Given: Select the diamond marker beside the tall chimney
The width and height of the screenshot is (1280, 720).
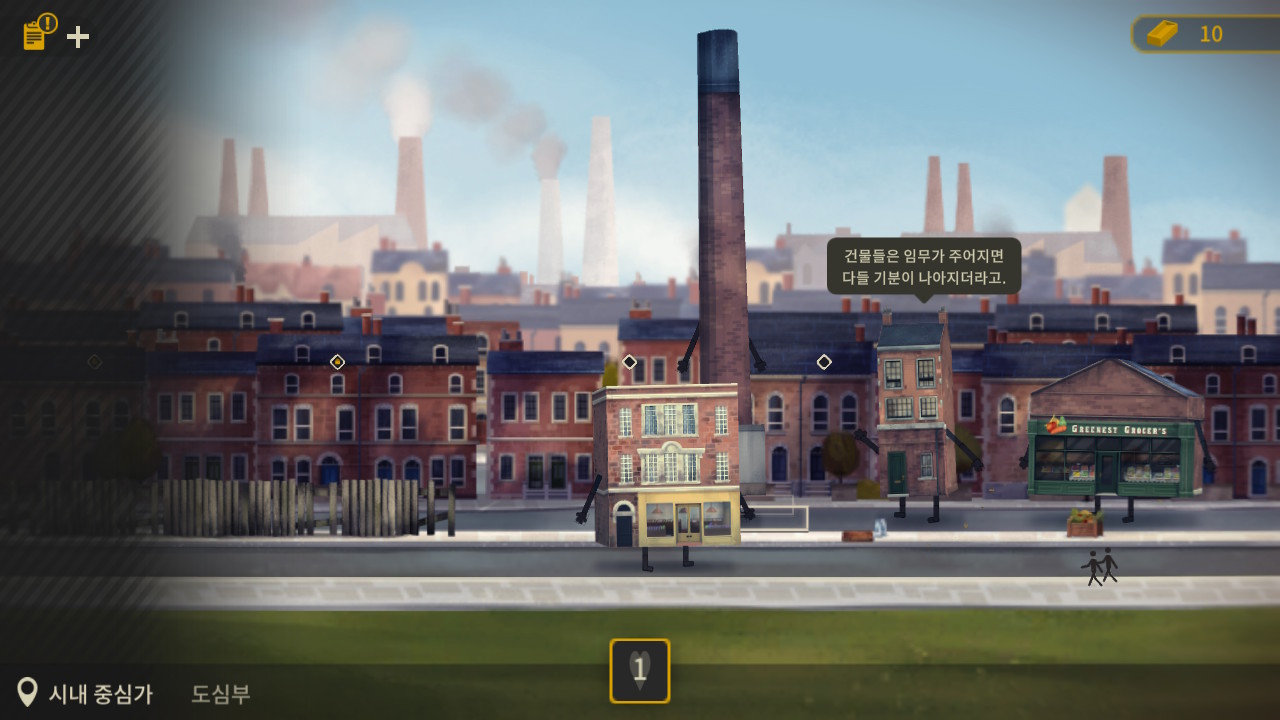Looking at the screenshot, I should tap(629, 362).
